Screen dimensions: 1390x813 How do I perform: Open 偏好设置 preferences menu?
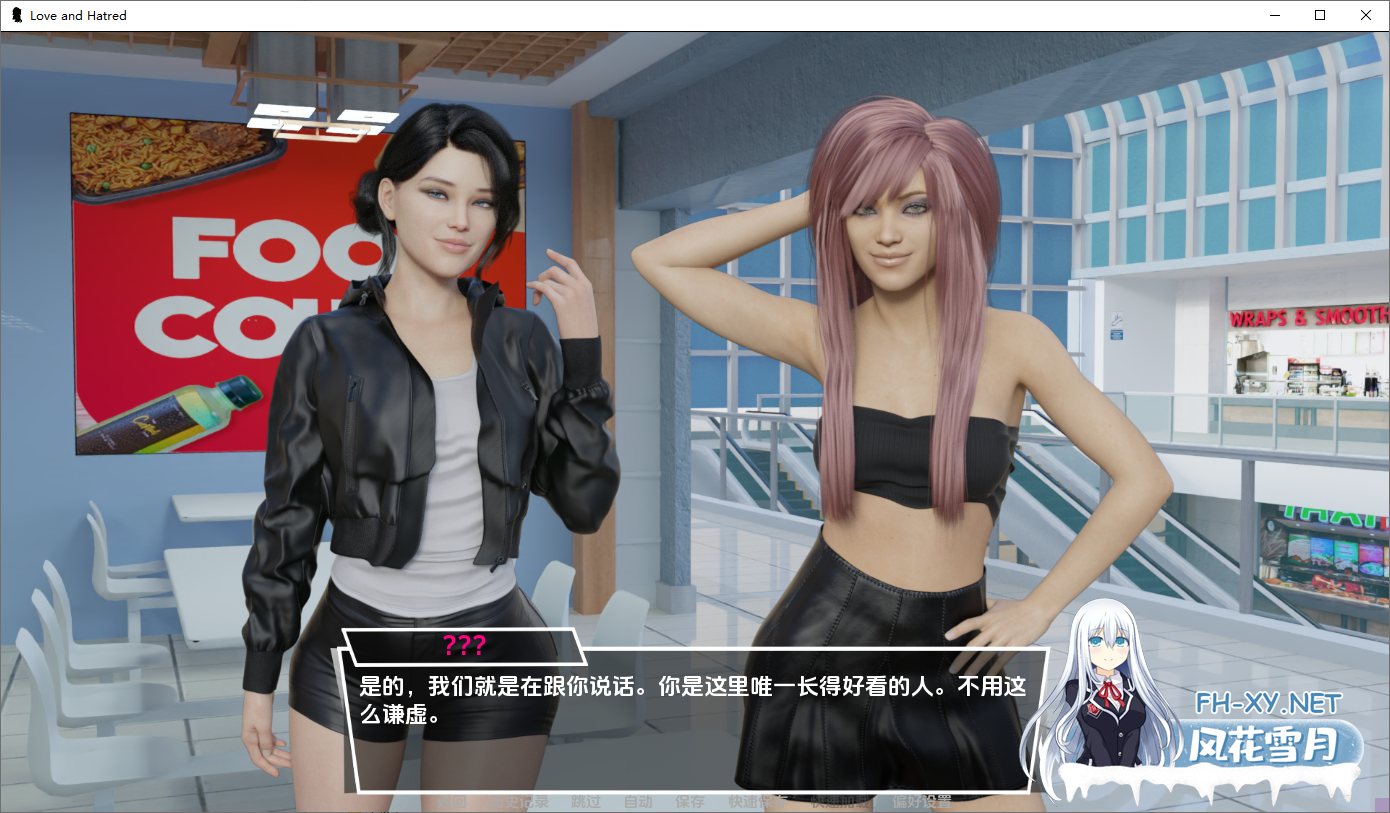click(x=922, y=801)
